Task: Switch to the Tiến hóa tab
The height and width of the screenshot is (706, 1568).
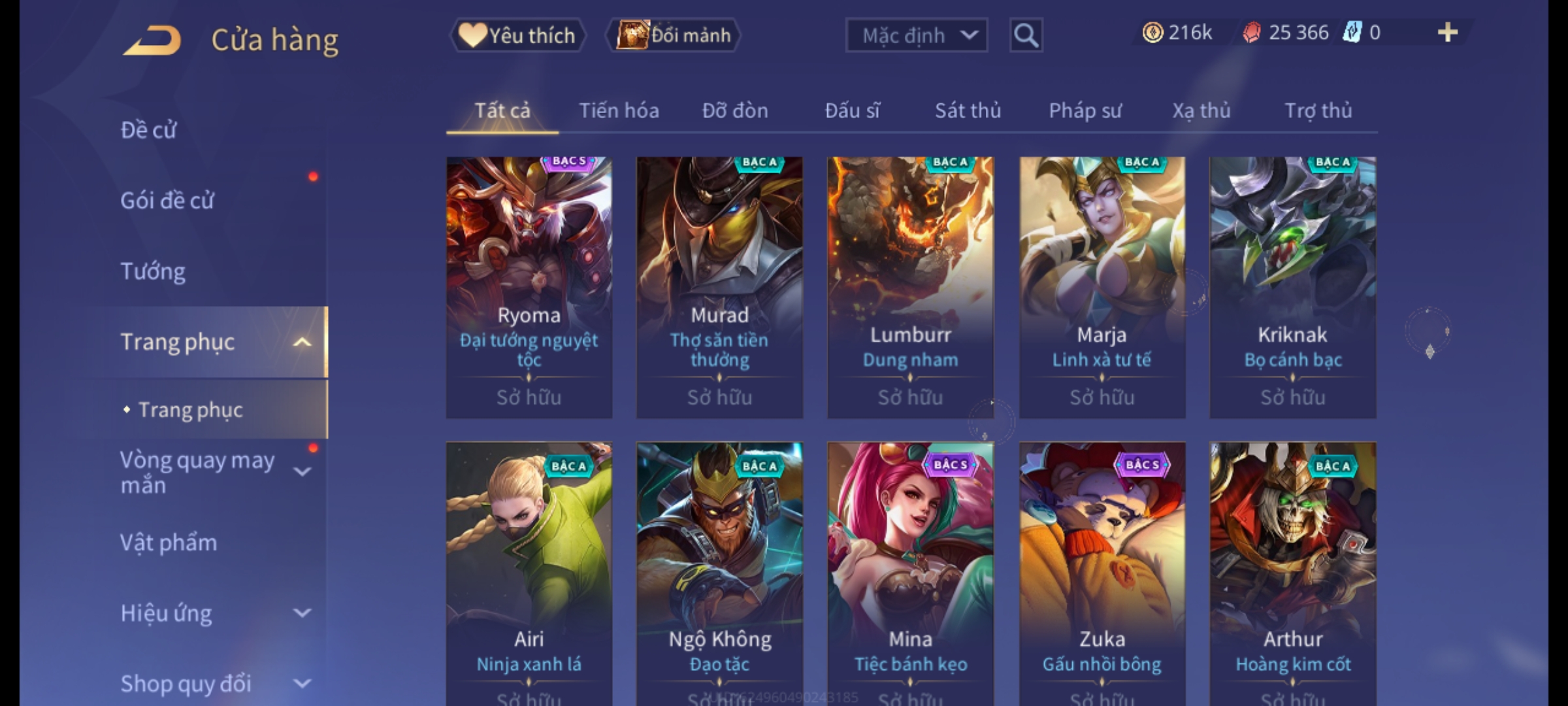Action: click(x=619, y=110)
